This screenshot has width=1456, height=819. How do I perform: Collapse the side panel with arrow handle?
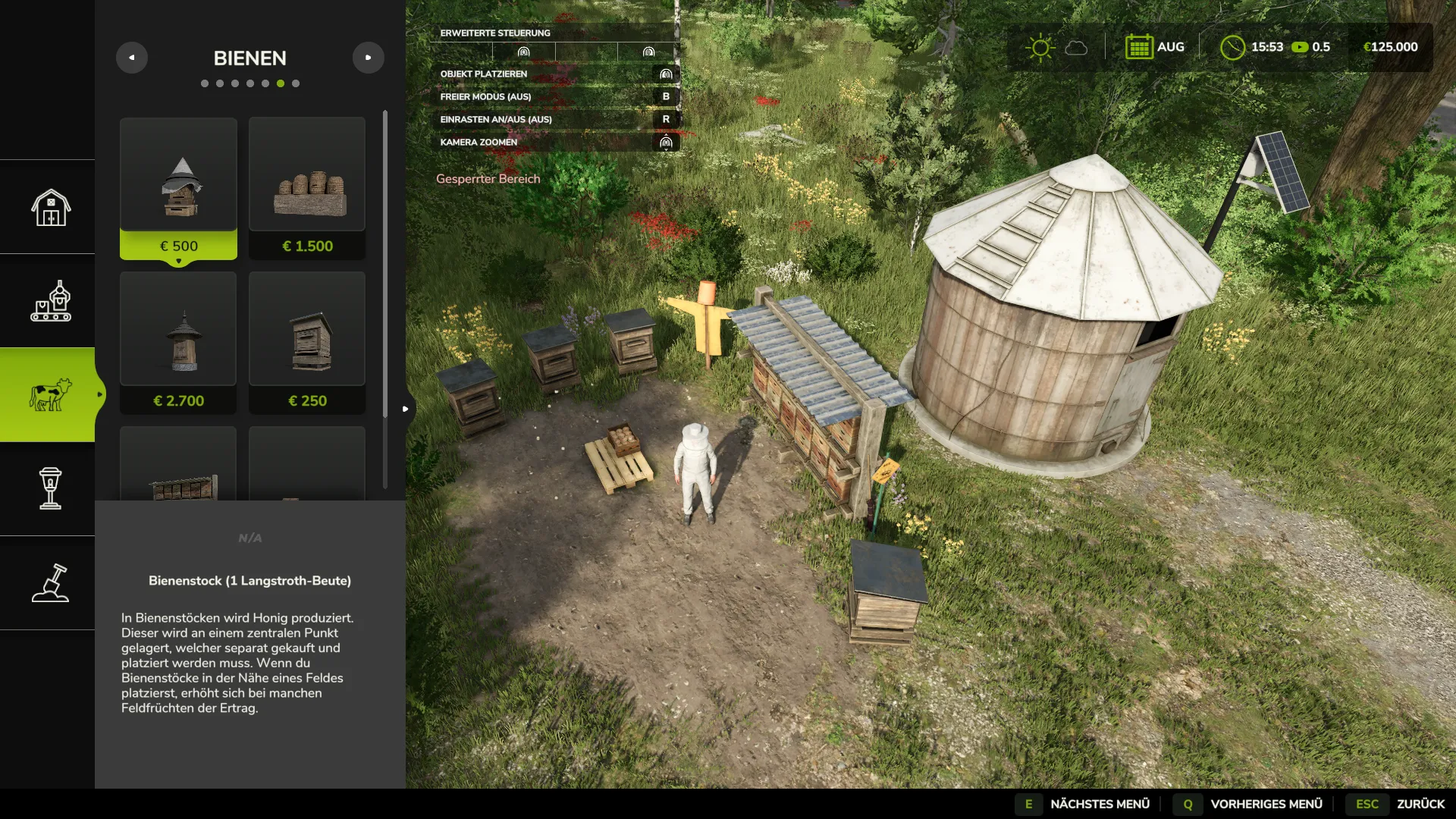(x=406, y=409)
